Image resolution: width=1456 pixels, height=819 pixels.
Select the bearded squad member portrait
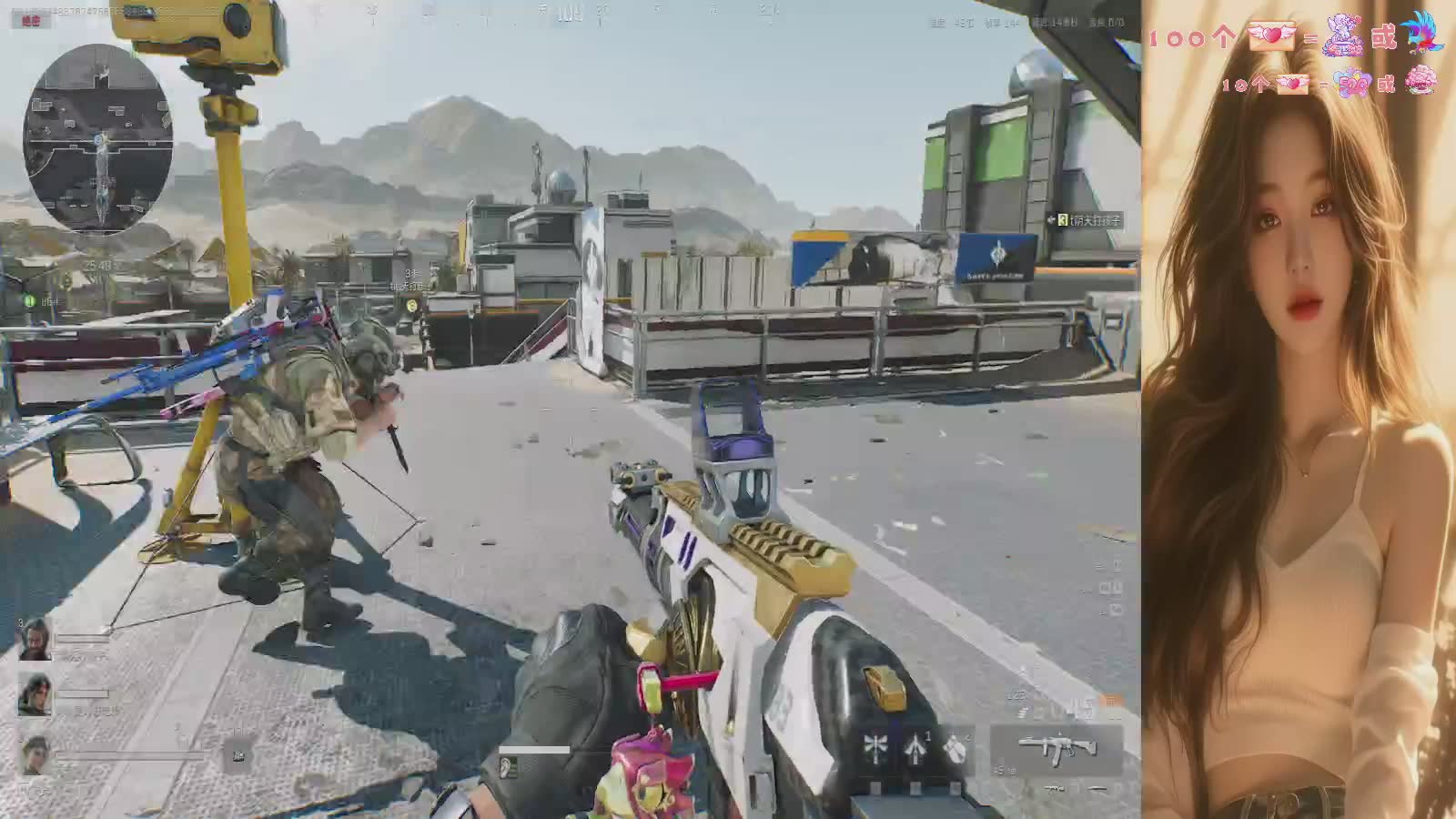point(35,637)
